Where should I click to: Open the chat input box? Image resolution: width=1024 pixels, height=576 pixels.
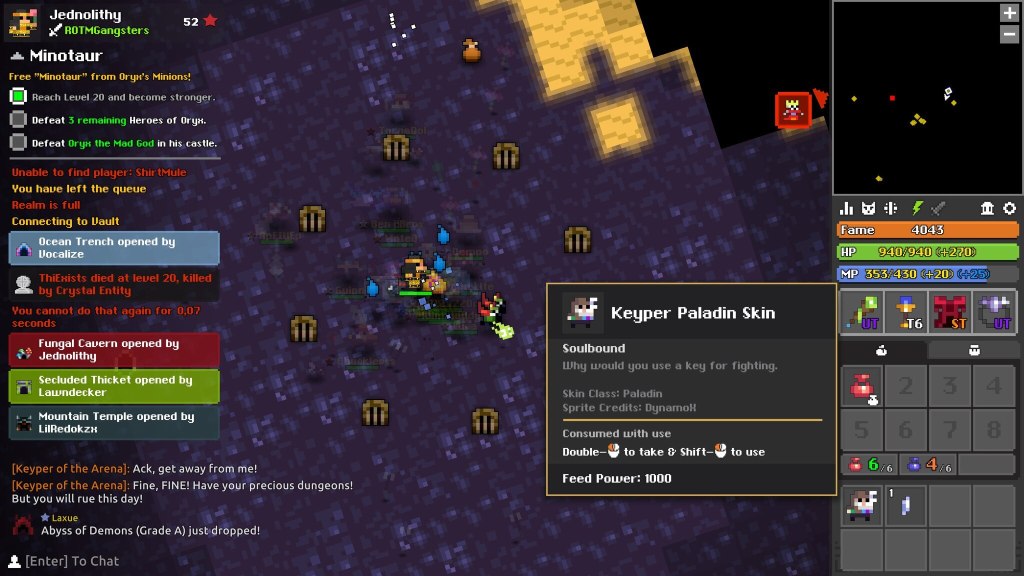coord(70,561)
